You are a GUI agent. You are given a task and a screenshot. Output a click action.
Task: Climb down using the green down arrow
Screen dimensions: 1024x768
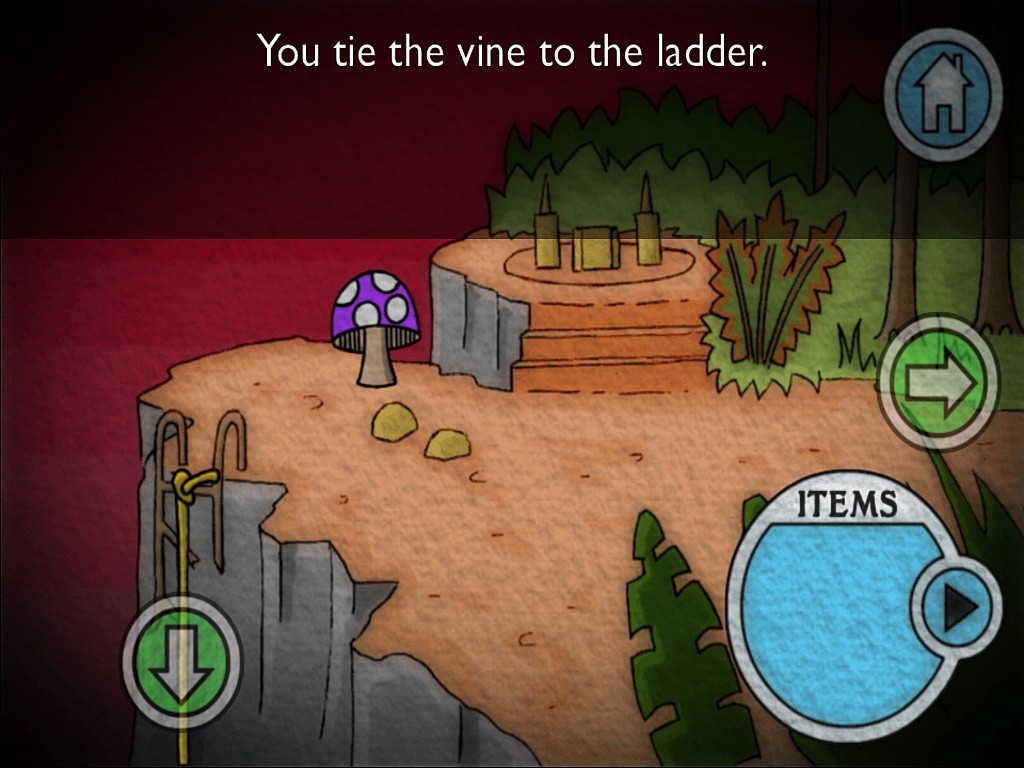point(181,660)
